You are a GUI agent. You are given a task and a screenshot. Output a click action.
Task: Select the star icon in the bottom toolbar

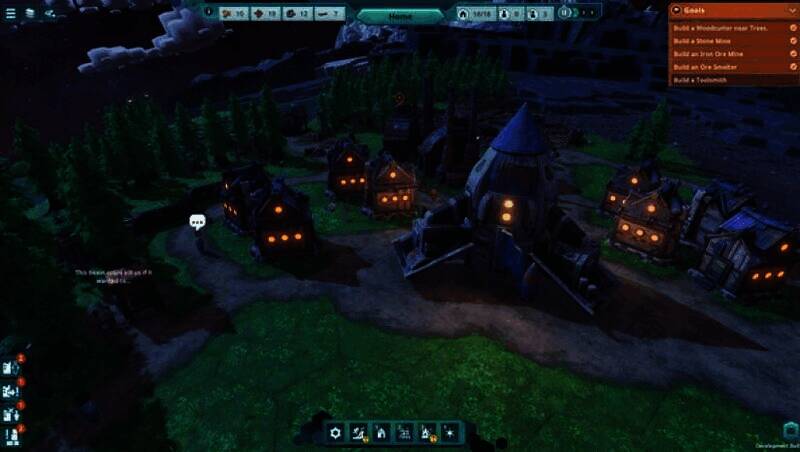pos(450,433)
